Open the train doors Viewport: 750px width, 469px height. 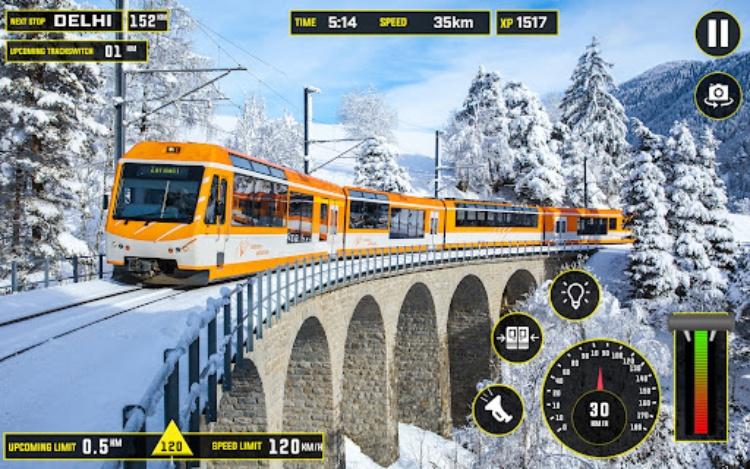pyautogui.click(x=517, y=338)
